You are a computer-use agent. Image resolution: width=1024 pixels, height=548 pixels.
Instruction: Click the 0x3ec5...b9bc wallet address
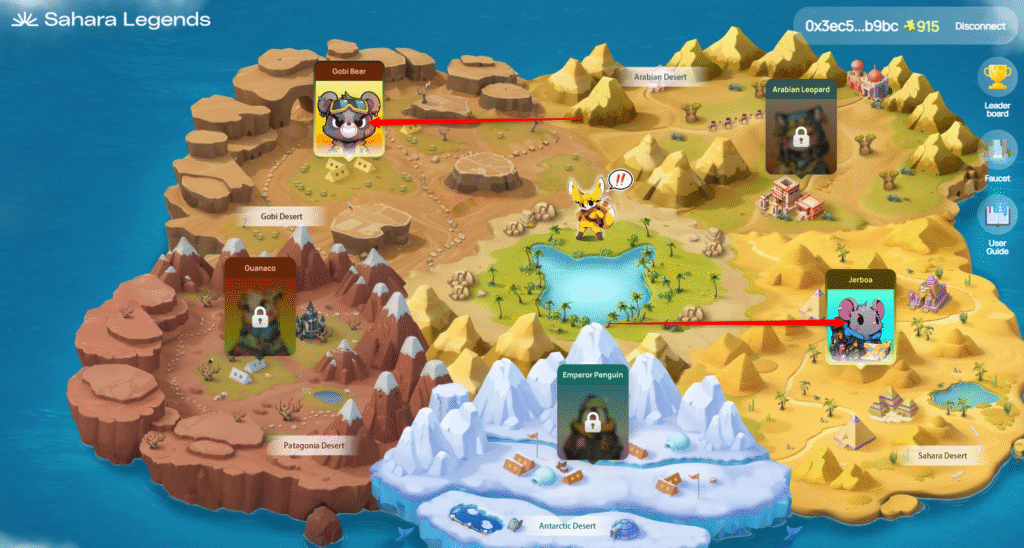coord(851,26)
